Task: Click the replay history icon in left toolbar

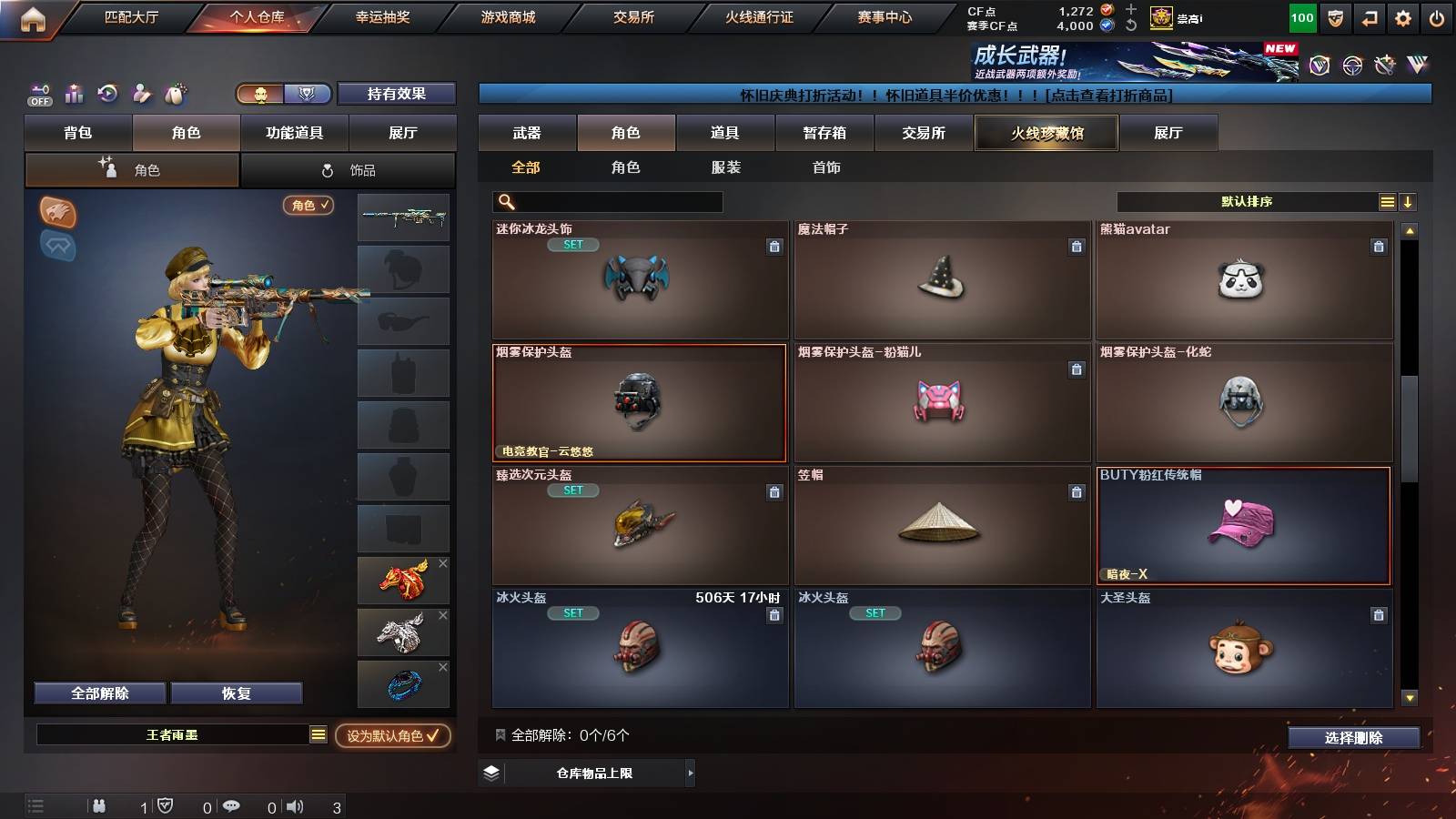Action: tap(108, 94)
